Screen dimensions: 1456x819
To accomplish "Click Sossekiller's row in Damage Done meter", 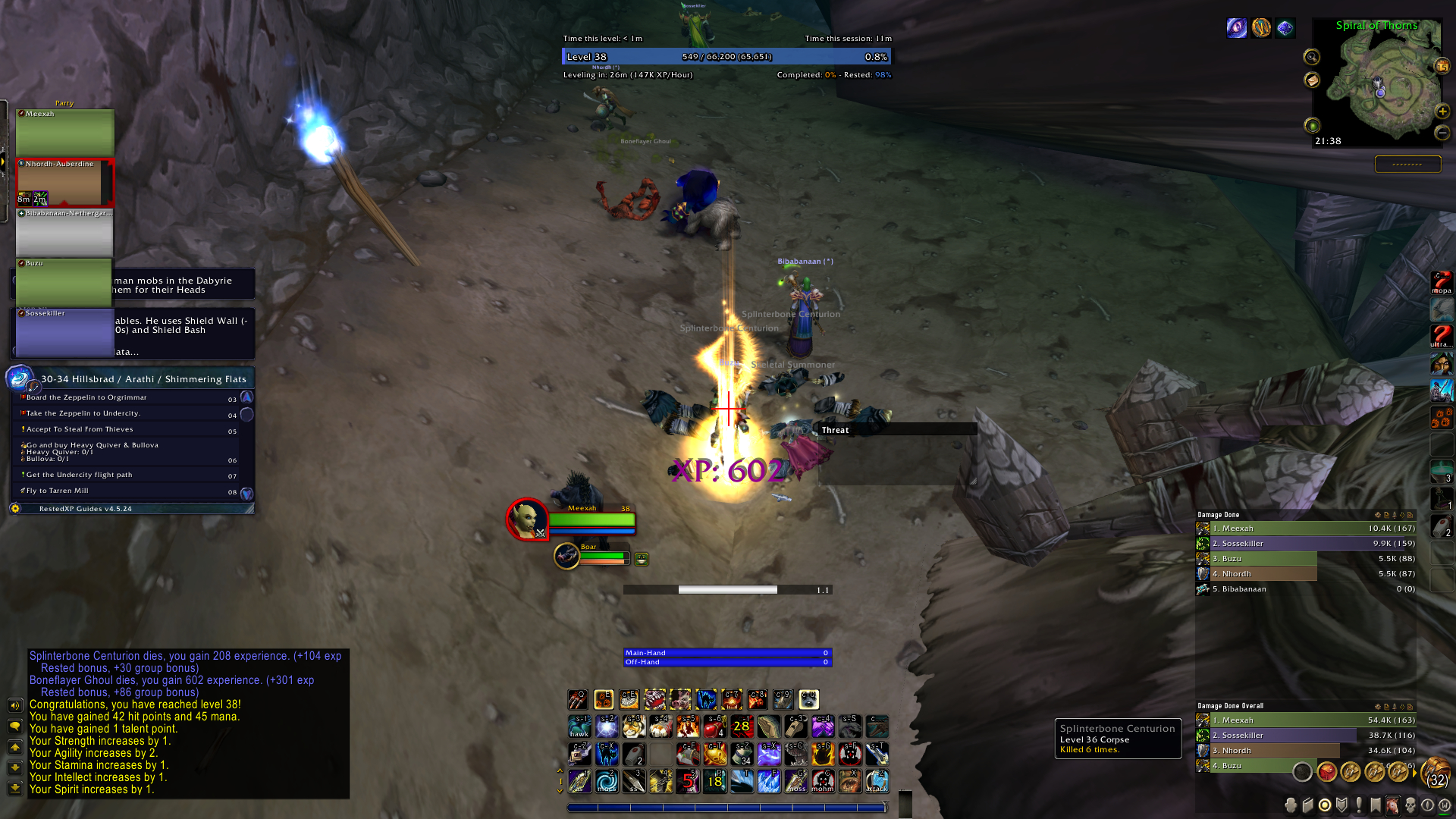I will pos(1306,544).
